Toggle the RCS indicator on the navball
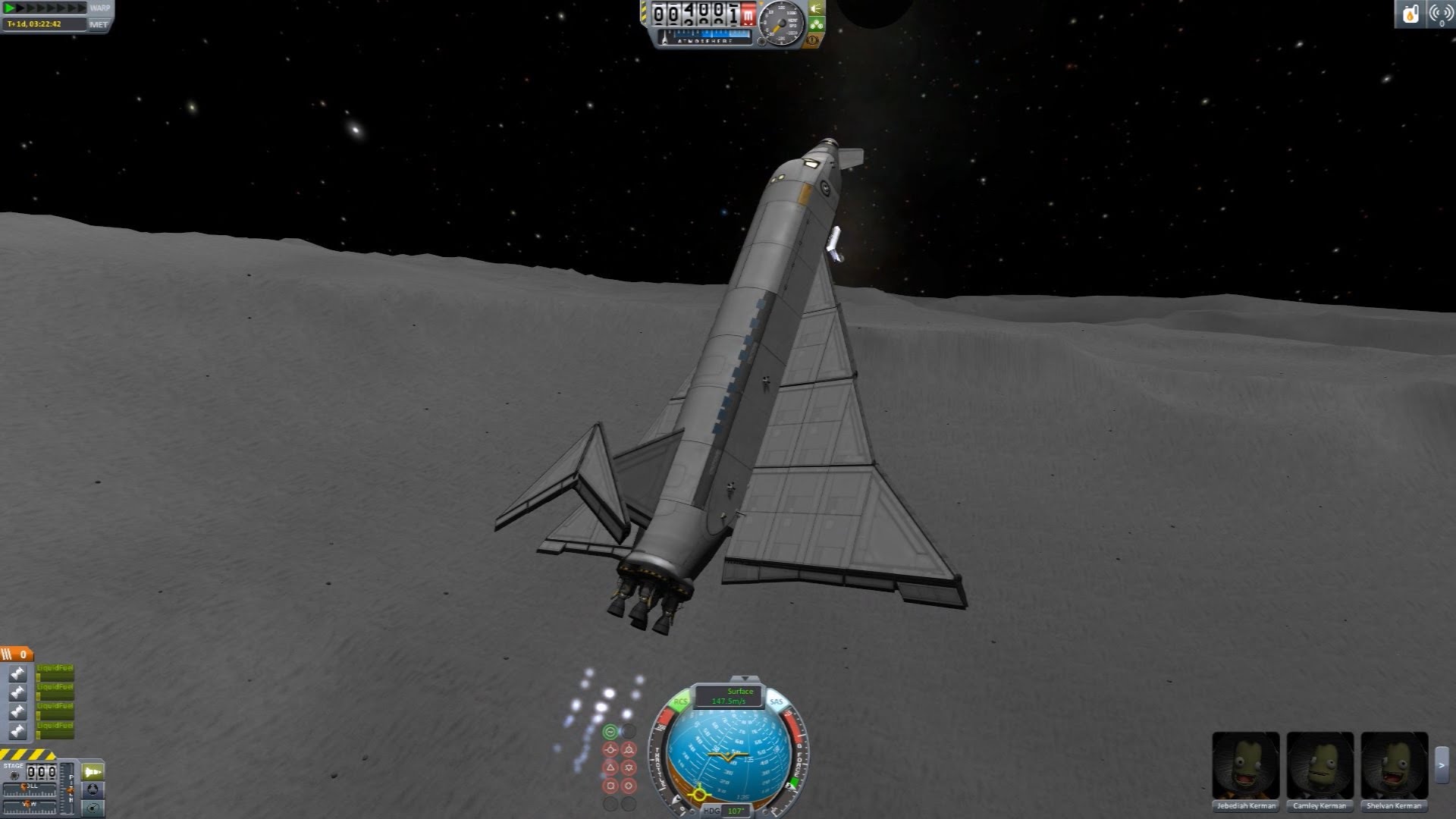This screenshot has height=819, width=1456. tap(680, 702)
